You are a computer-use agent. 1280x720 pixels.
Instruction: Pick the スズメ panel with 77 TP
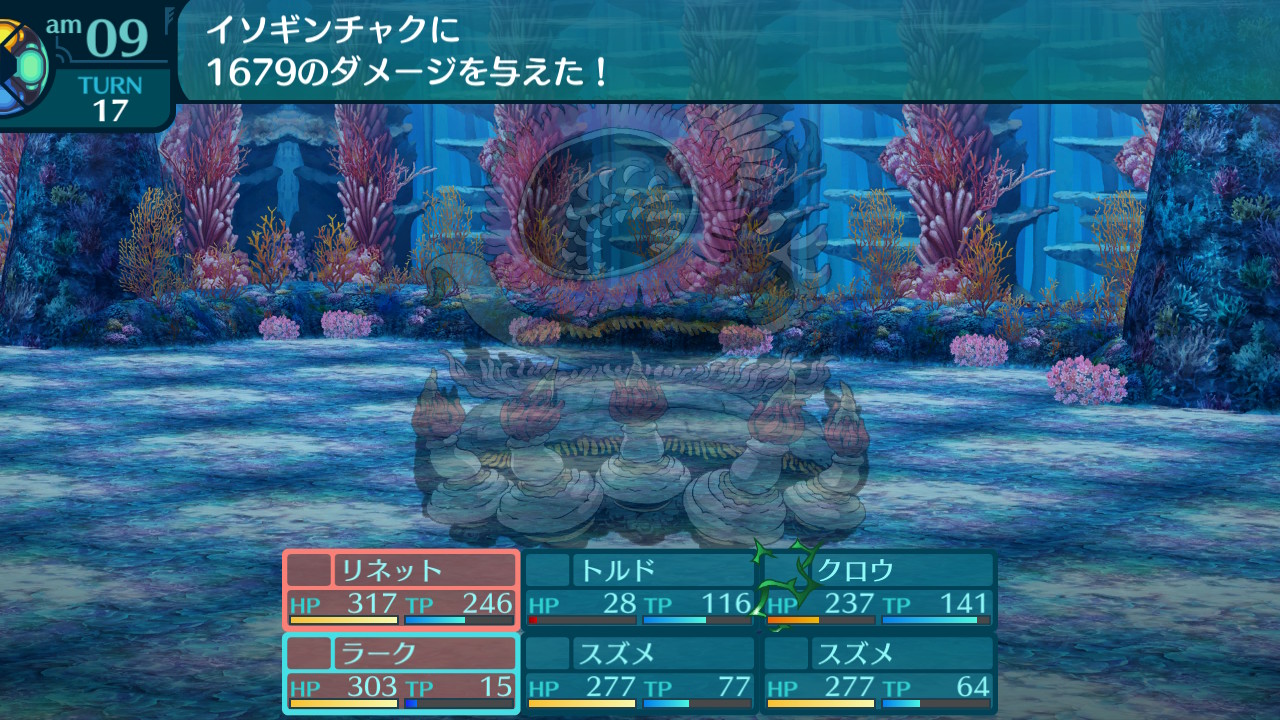[x=639, y=673]
